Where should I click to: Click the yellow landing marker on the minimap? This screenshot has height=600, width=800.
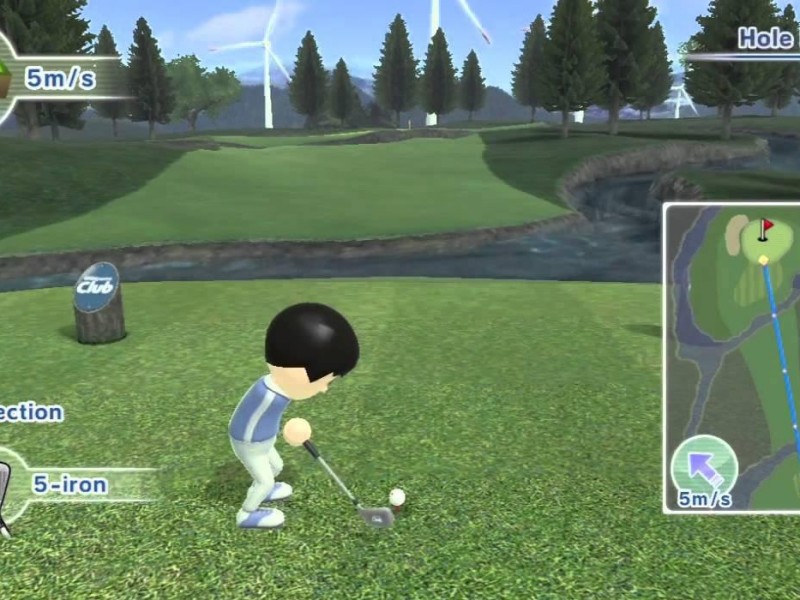coord(764,260)
